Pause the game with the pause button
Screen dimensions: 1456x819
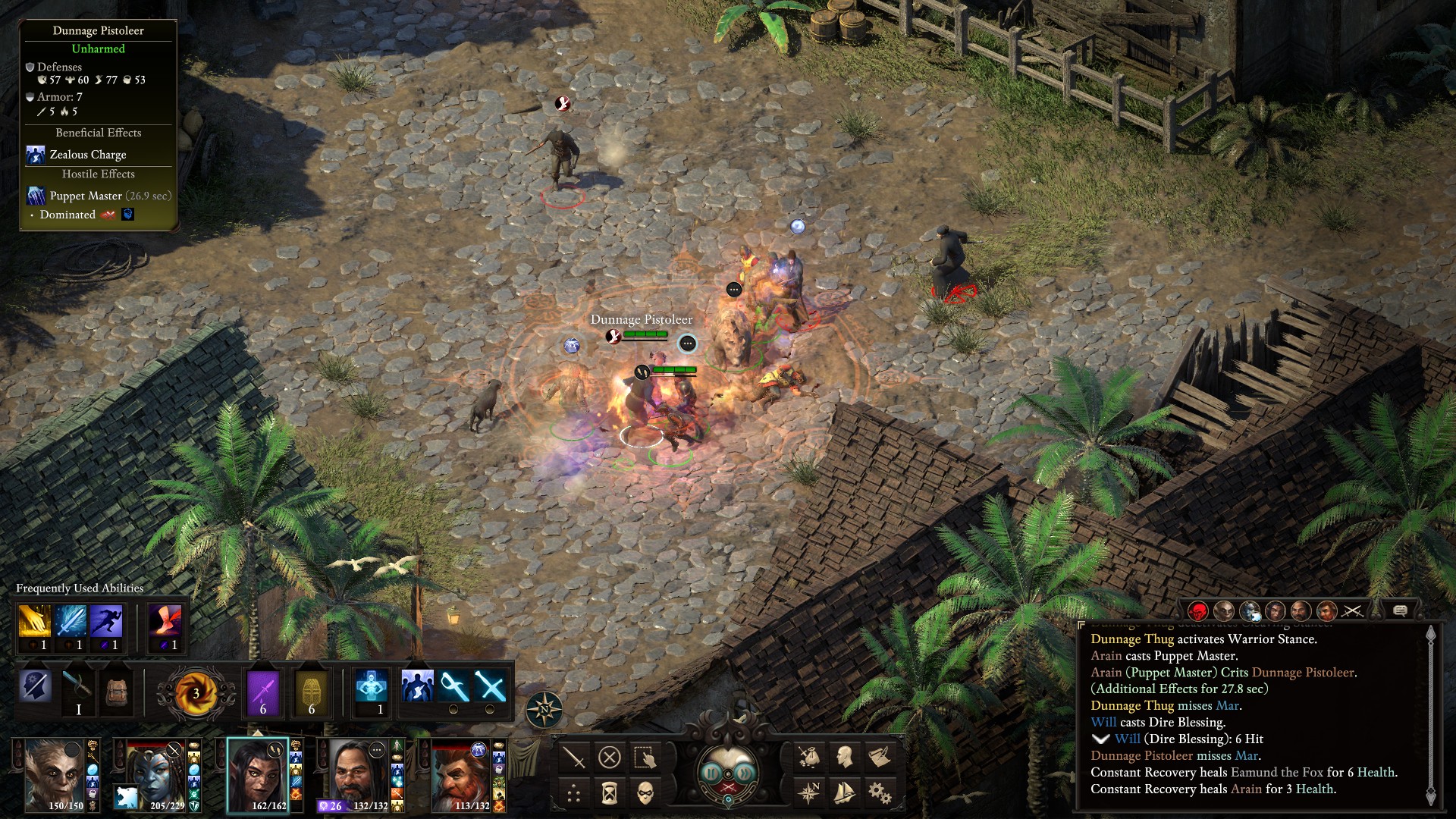(711, 773)
